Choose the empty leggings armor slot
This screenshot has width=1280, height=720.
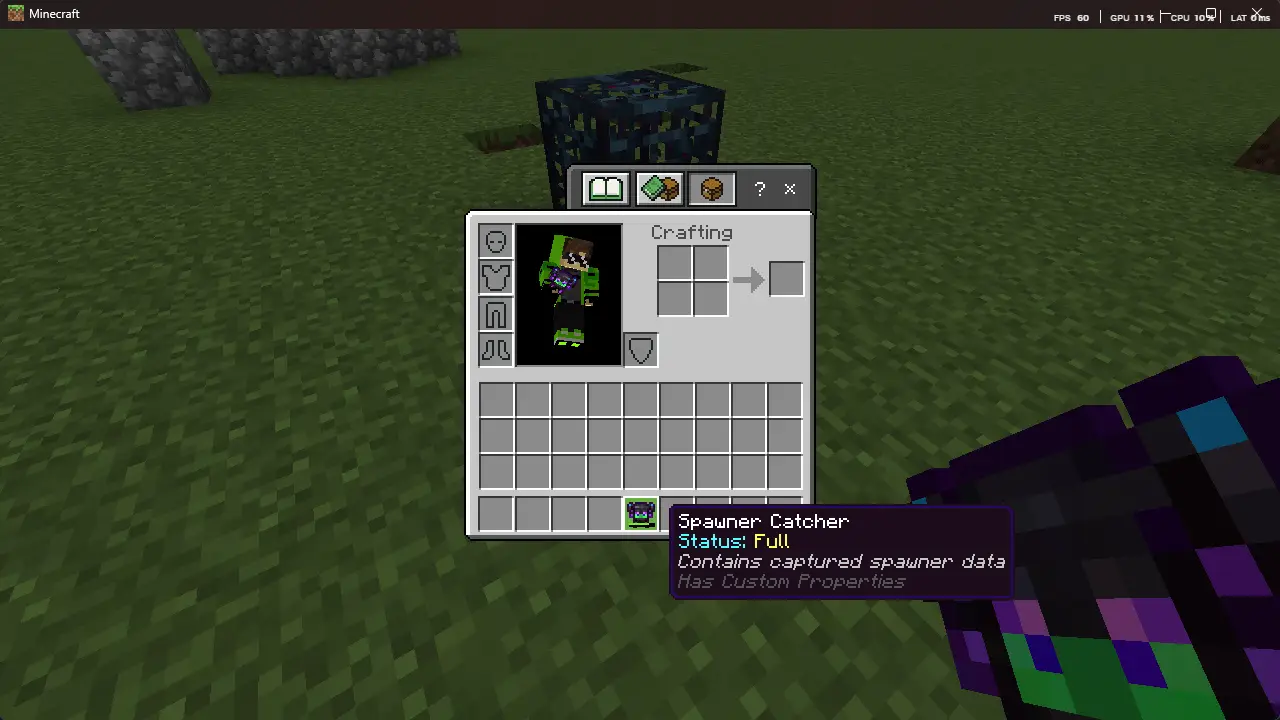click(x=496, y=313)
